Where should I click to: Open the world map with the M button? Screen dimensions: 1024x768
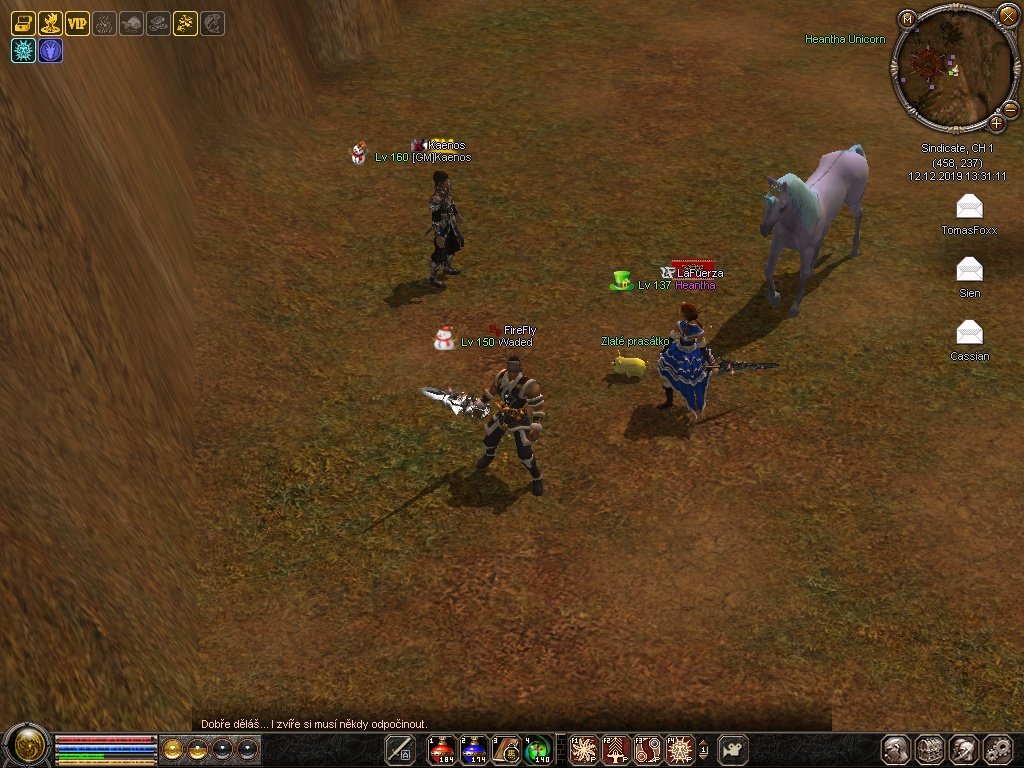coord(907,19)
